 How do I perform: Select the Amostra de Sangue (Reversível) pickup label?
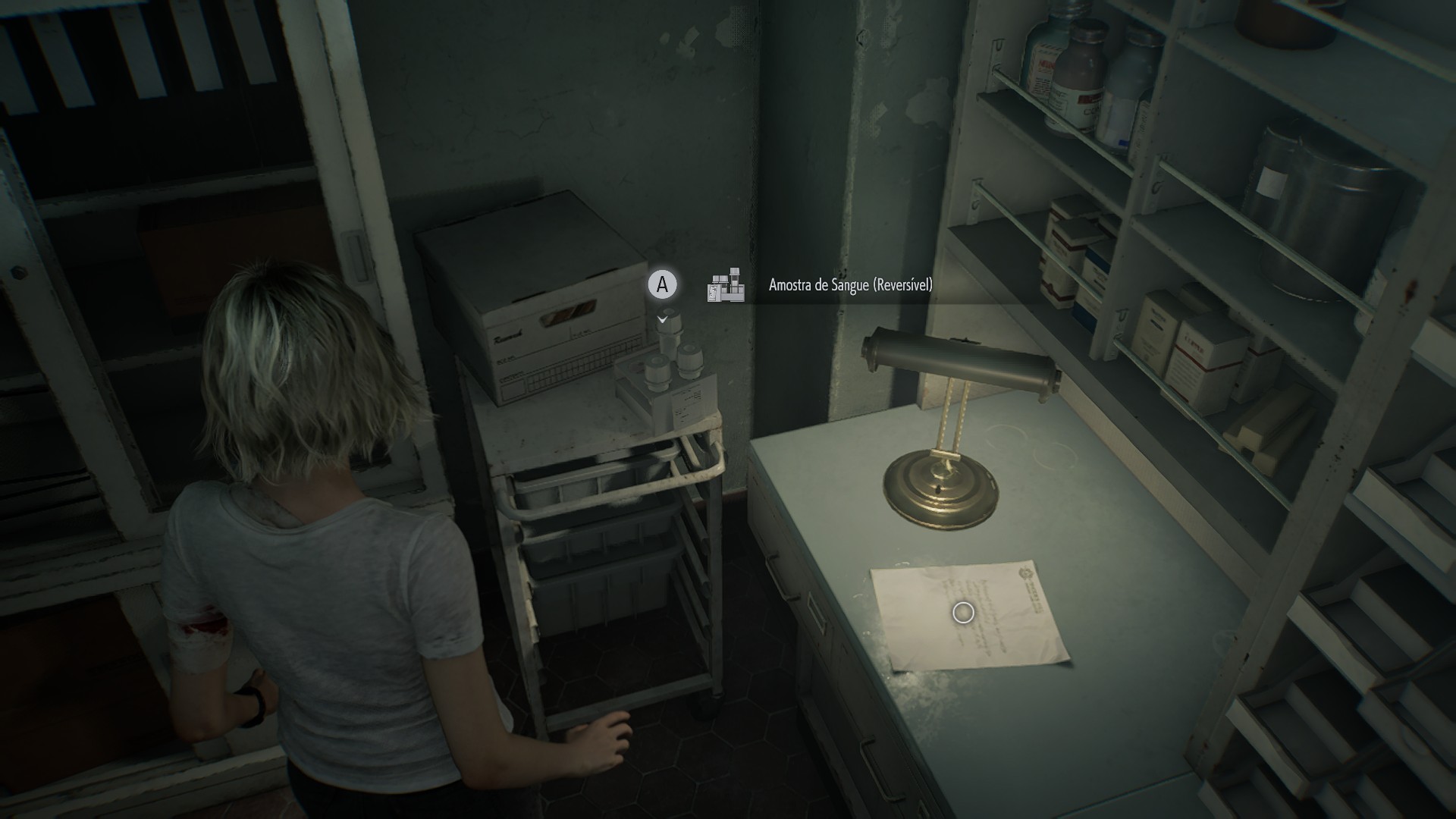(x=850, y=285)
